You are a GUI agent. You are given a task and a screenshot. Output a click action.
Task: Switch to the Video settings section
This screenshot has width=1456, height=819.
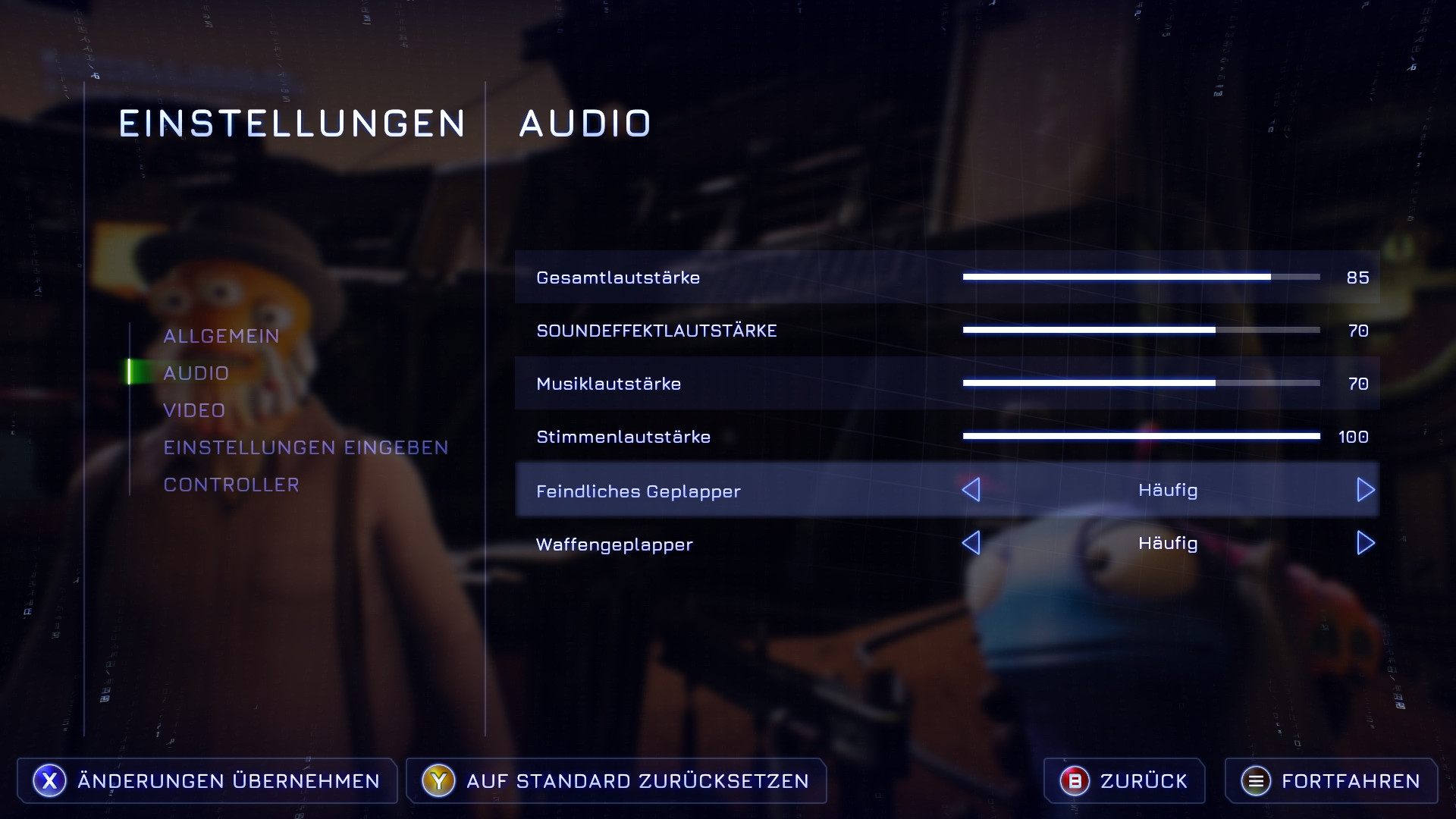[x=194, y=410]
